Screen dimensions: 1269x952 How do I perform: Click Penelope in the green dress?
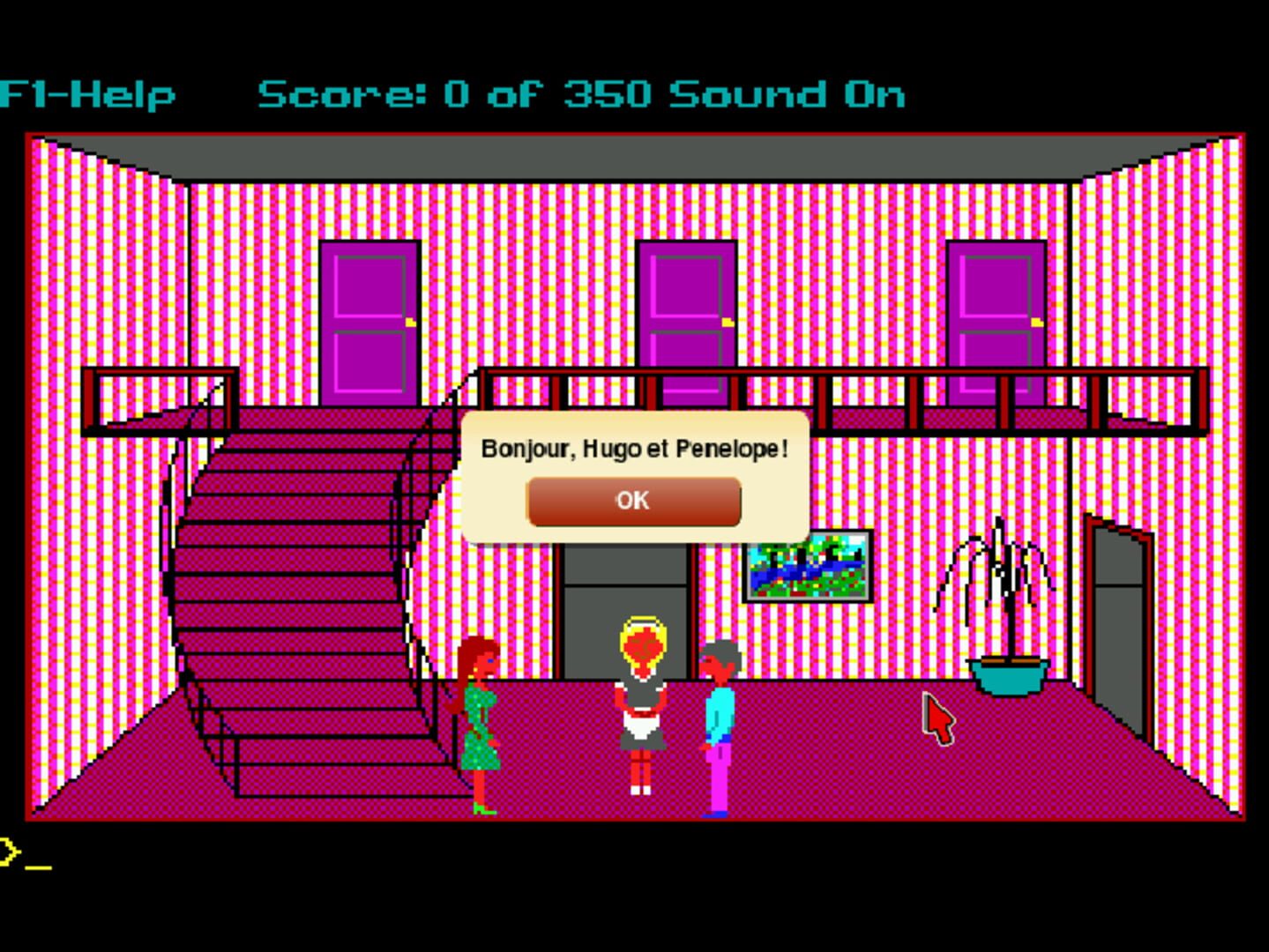479,723
